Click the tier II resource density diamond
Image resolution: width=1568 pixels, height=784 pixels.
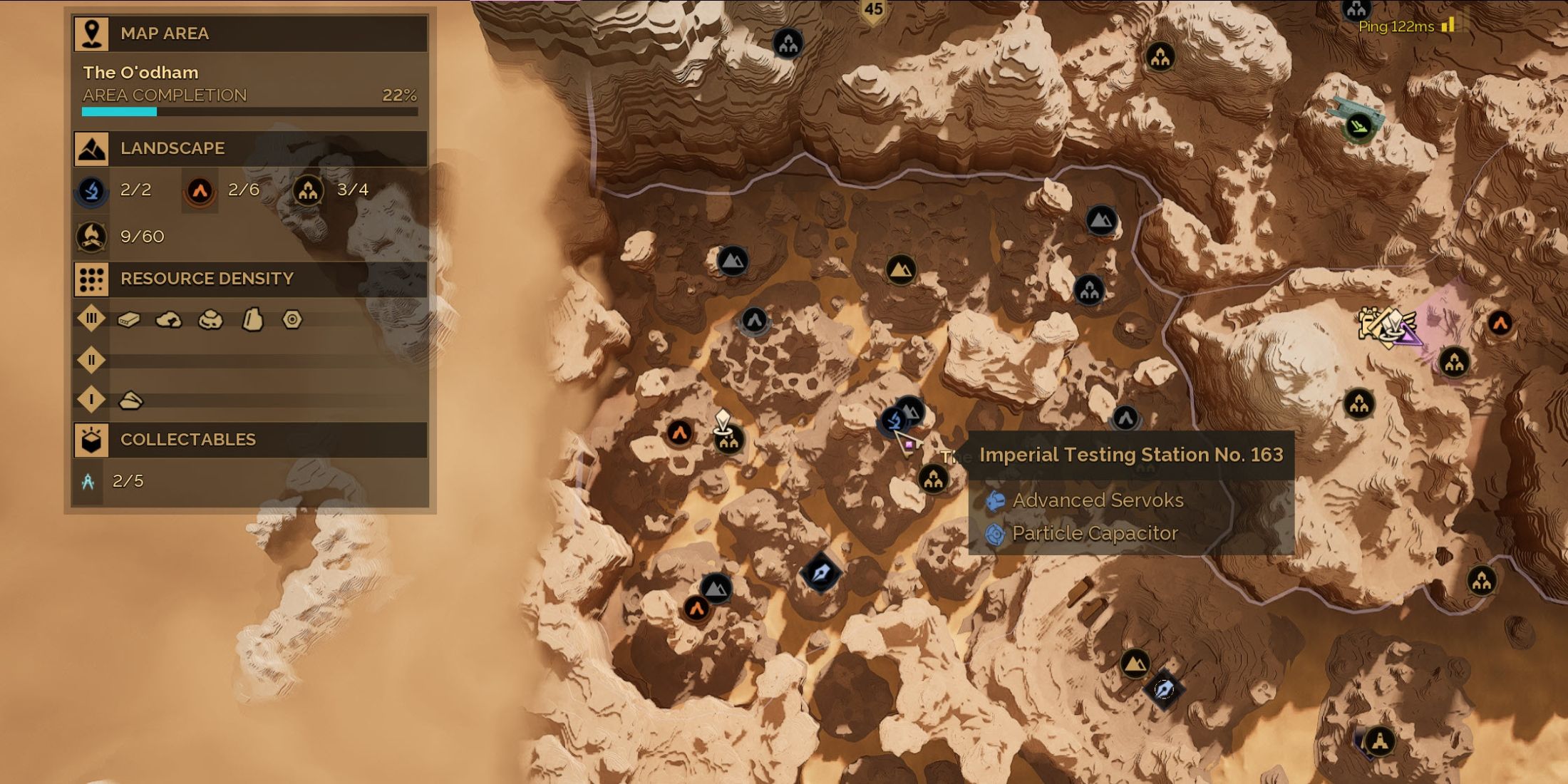pos(91,360)
